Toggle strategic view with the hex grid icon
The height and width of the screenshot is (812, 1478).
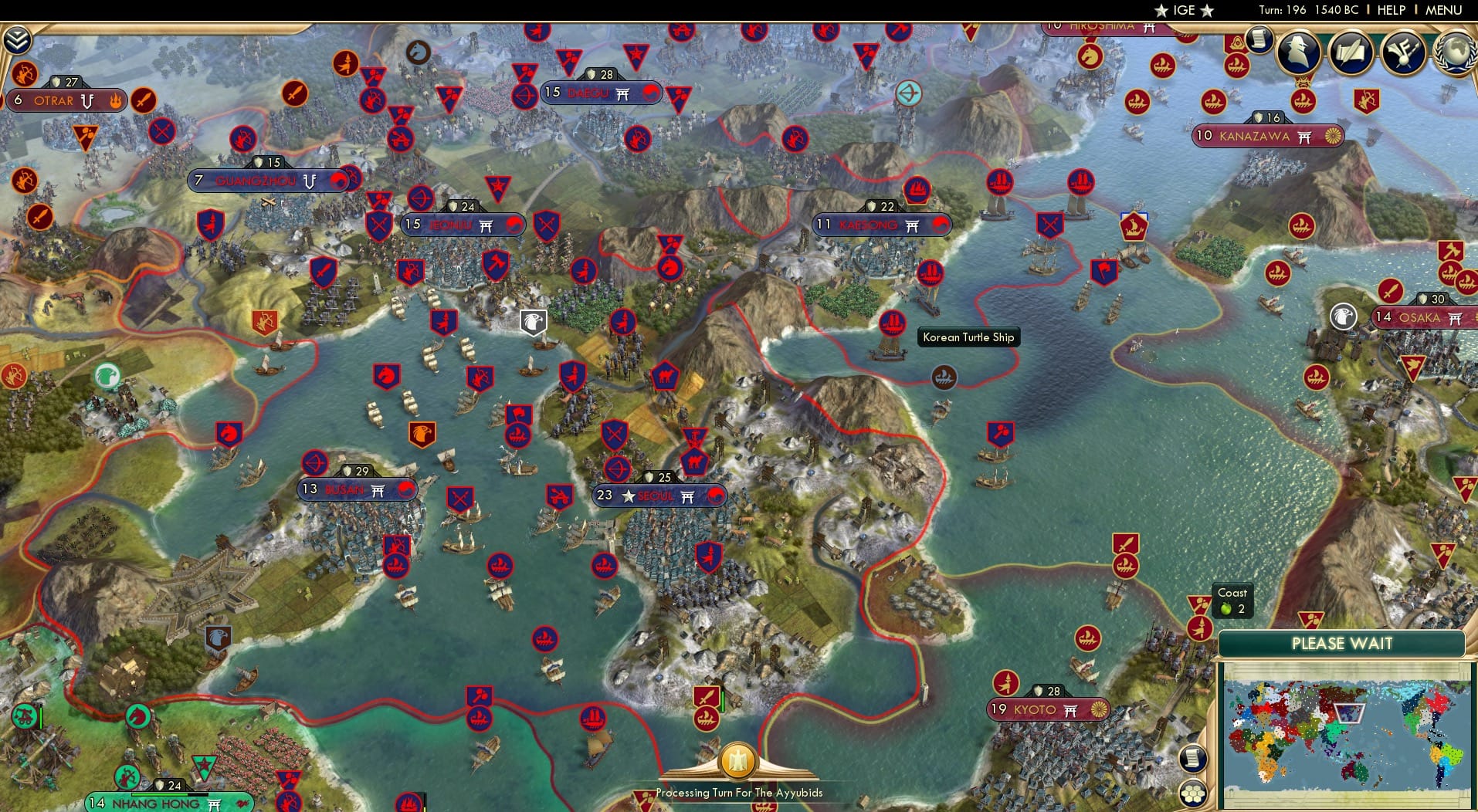coord(1194,793)
